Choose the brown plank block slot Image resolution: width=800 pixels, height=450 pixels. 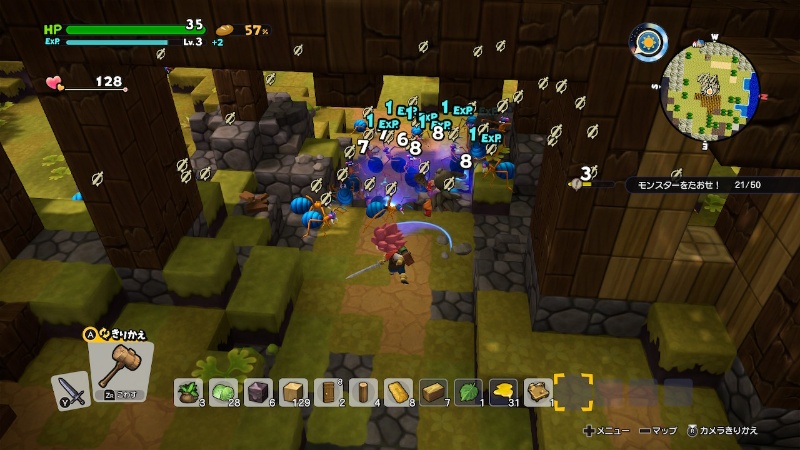[x=433, y=392]
